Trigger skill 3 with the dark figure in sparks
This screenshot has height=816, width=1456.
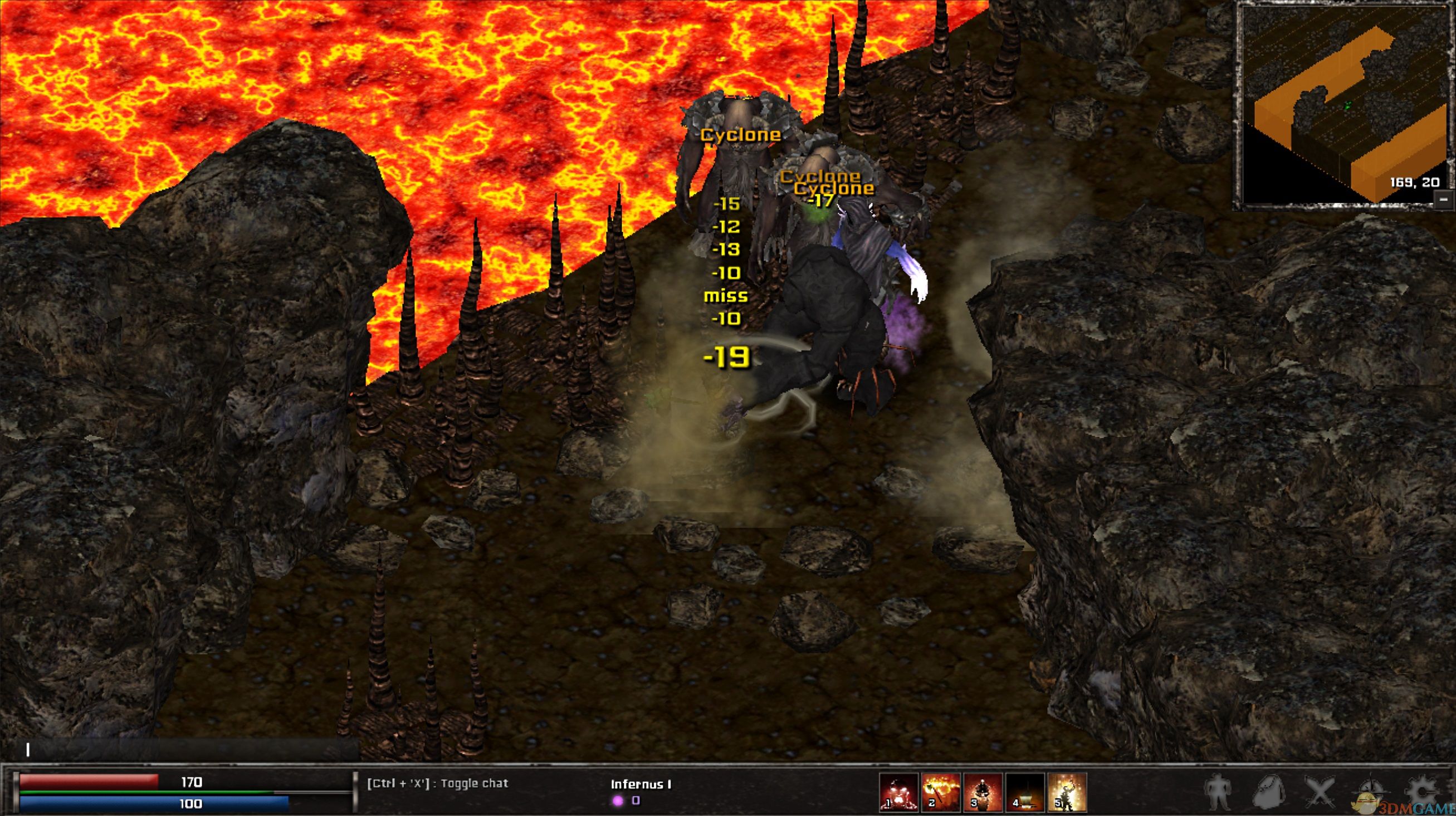pyautogui.click(x=983, y=792)
